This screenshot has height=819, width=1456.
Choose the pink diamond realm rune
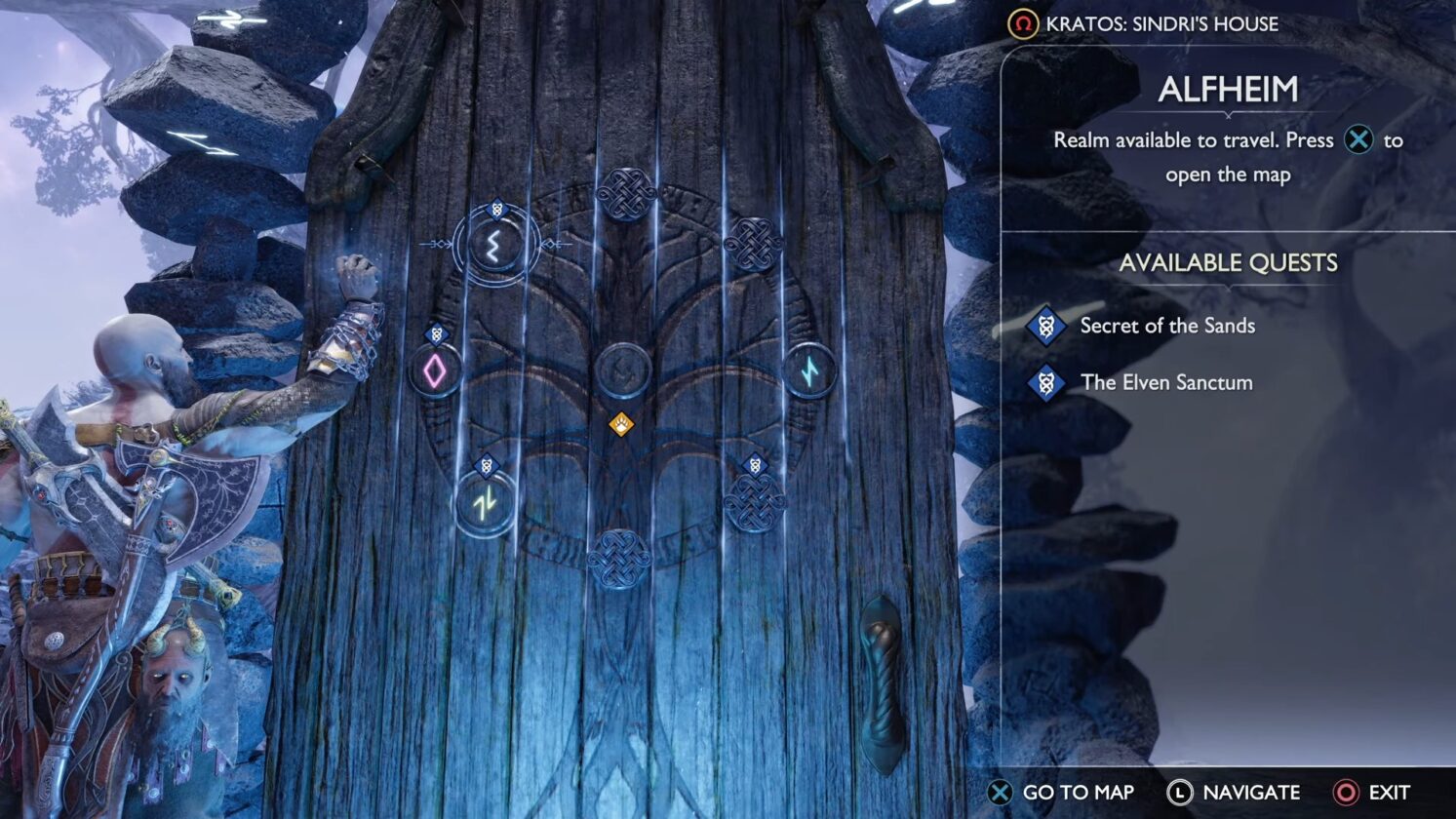point(434,370)
